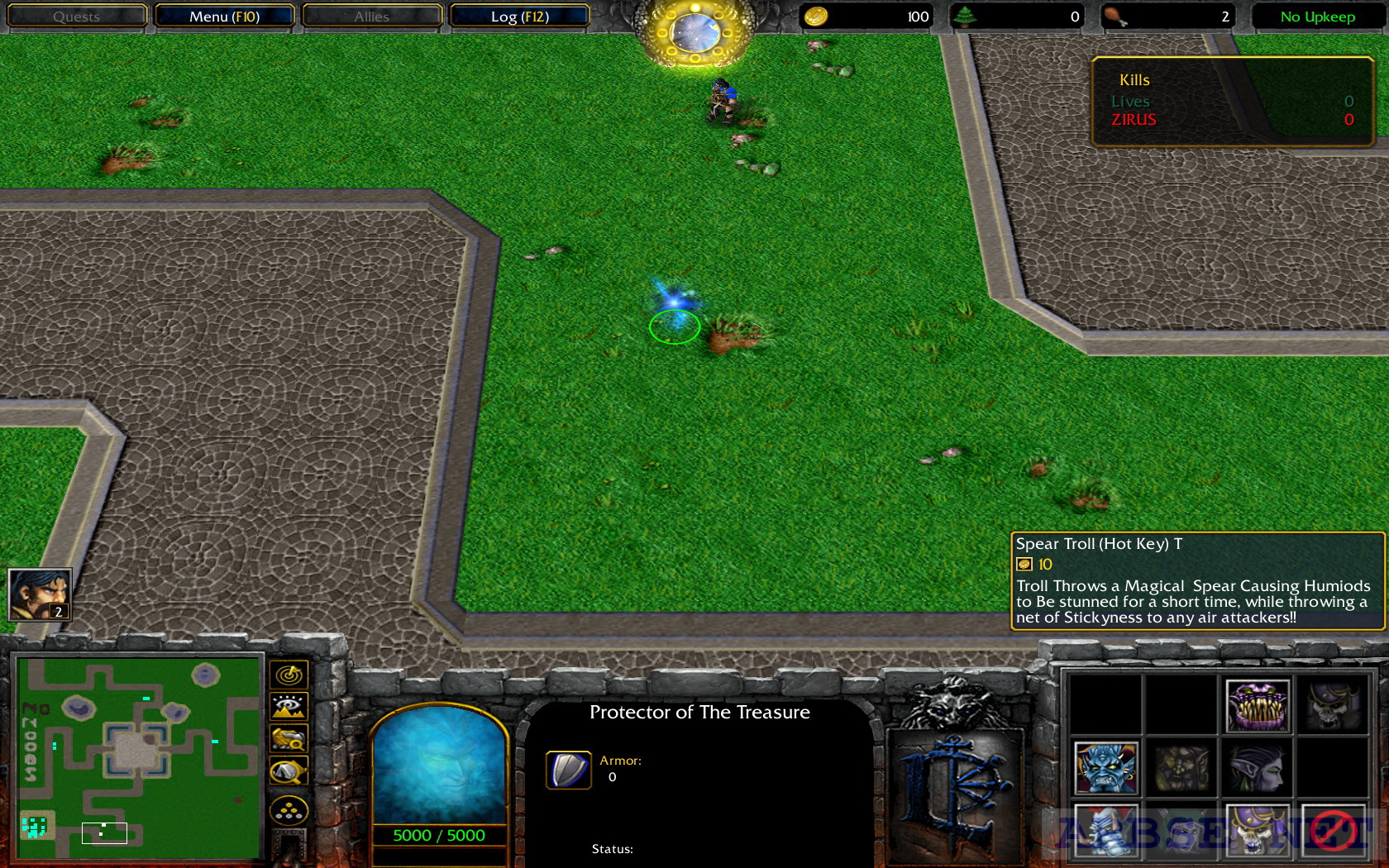Click the 5000/5000 health bar
The image size is (1389, 868).
pos(439,835)
